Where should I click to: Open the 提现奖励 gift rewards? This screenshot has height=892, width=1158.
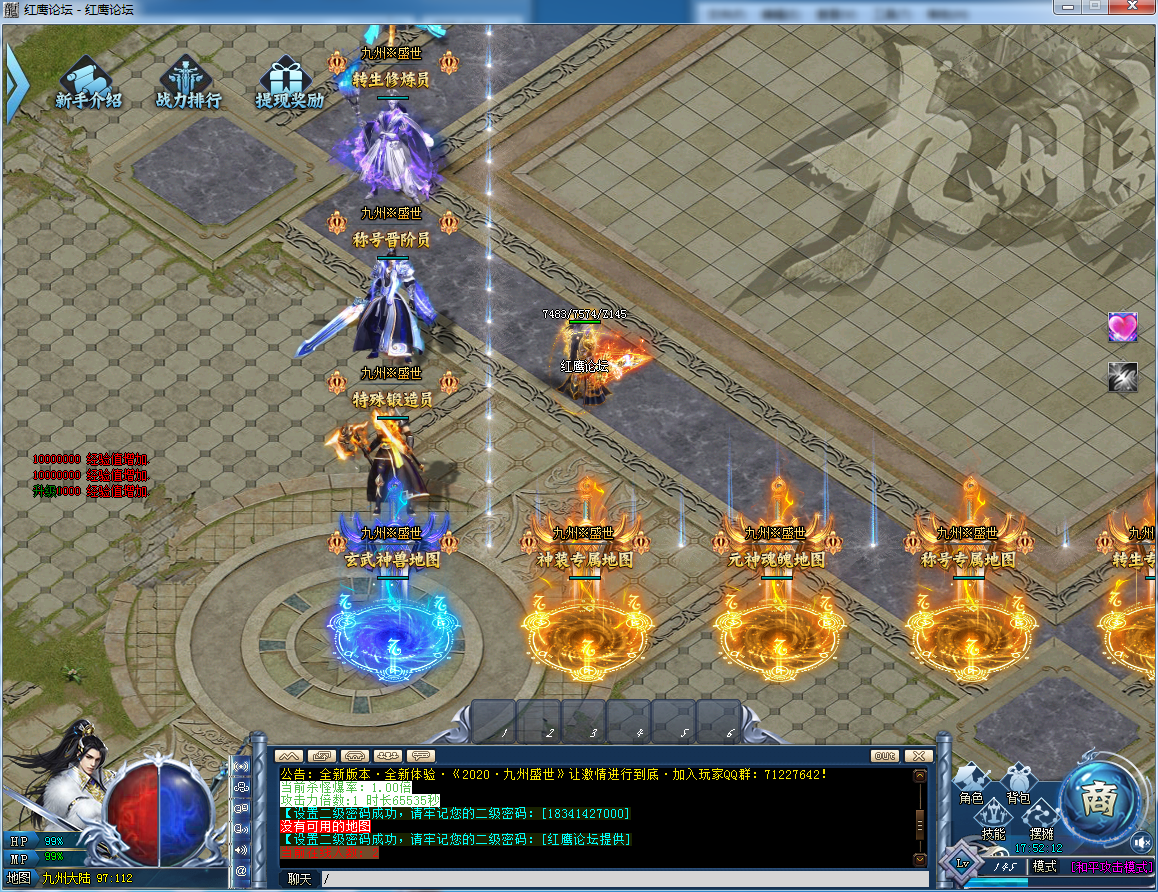(288, 84)
